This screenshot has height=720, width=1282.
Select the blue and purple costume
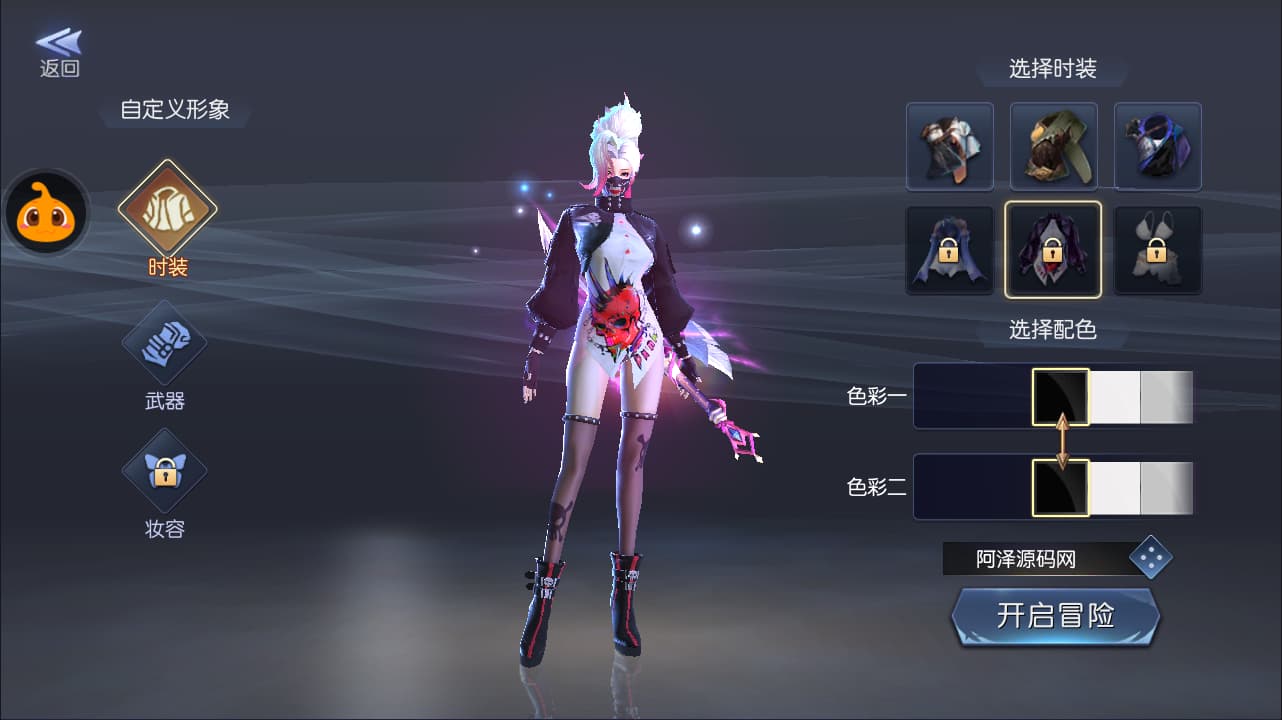coord(1157,146)
